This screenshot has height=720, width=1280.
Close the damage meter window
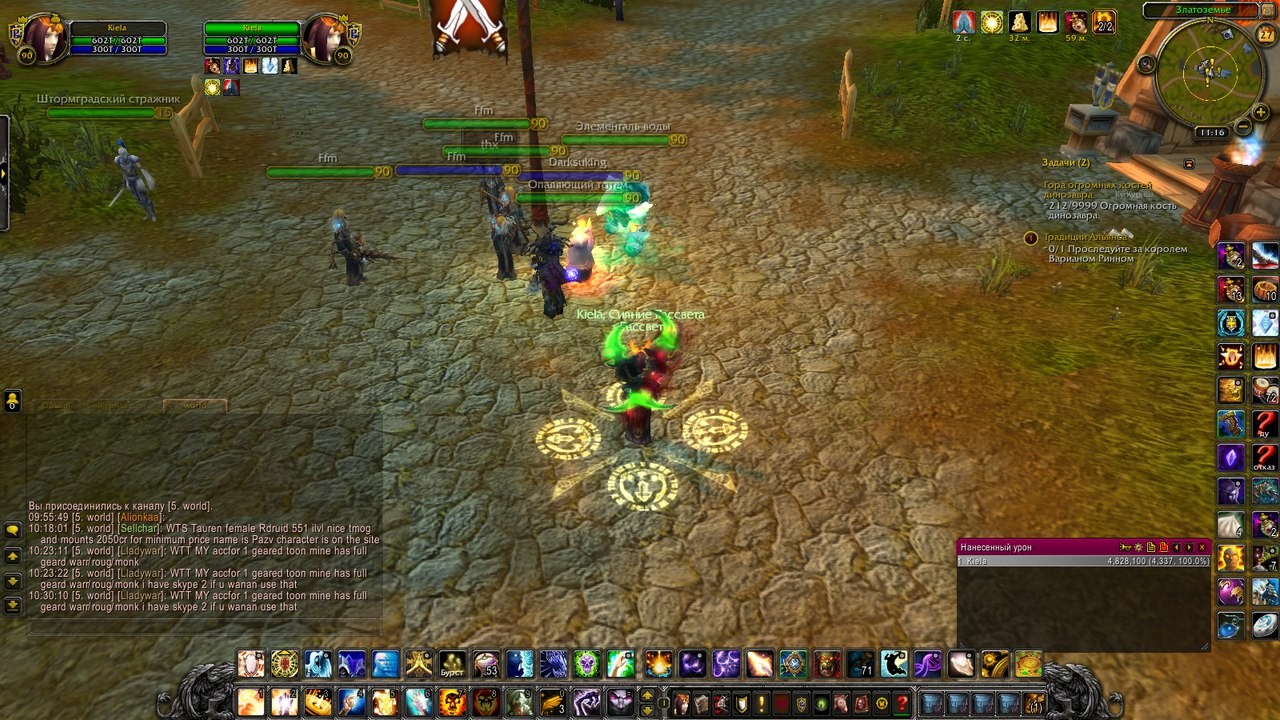click(x=1202, y=547)
